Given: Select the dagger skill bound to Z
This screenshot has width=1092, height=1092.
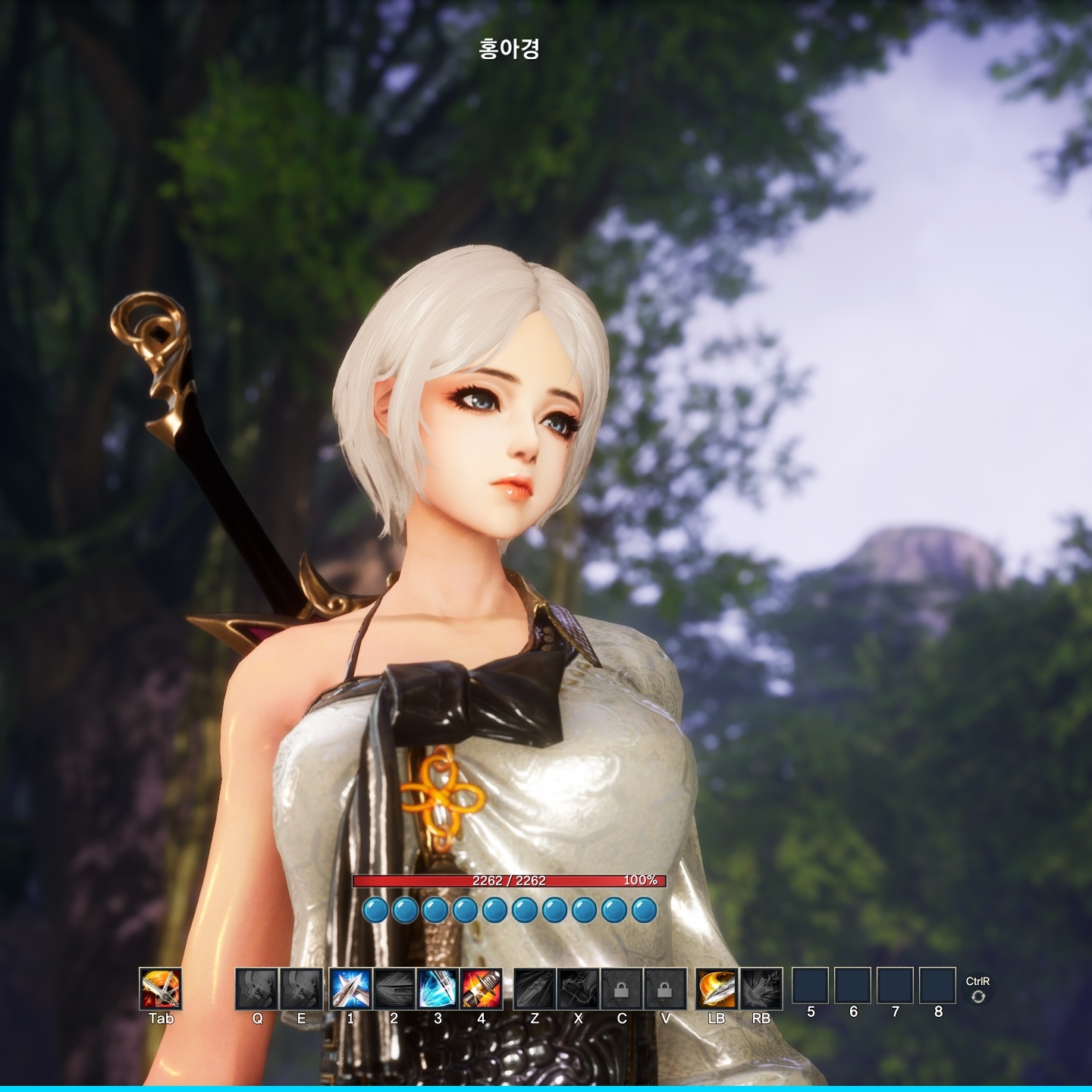Looking at the screenshot, I should (535, 990).
